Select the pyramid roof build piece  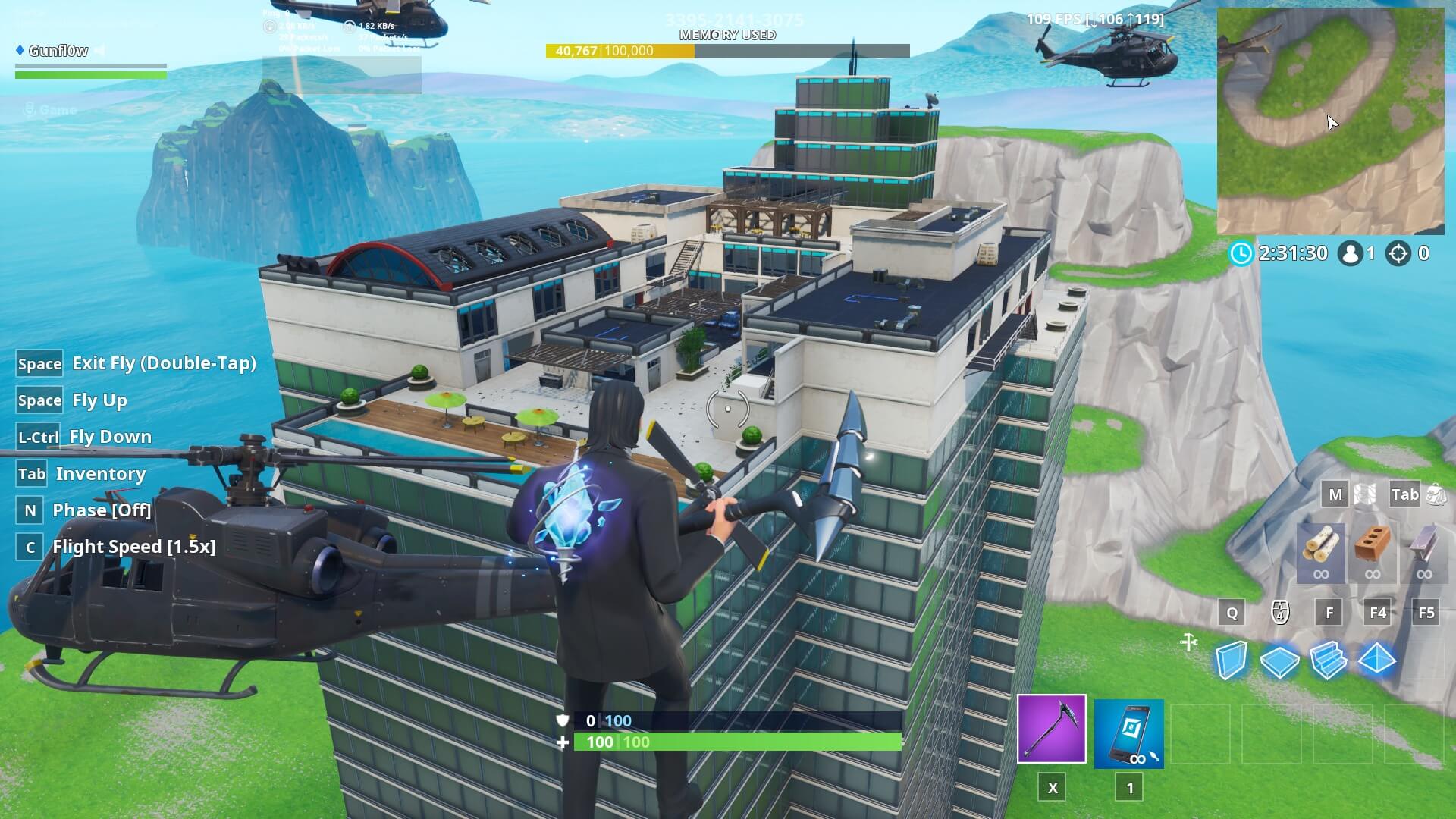[x=1377, y=660]
